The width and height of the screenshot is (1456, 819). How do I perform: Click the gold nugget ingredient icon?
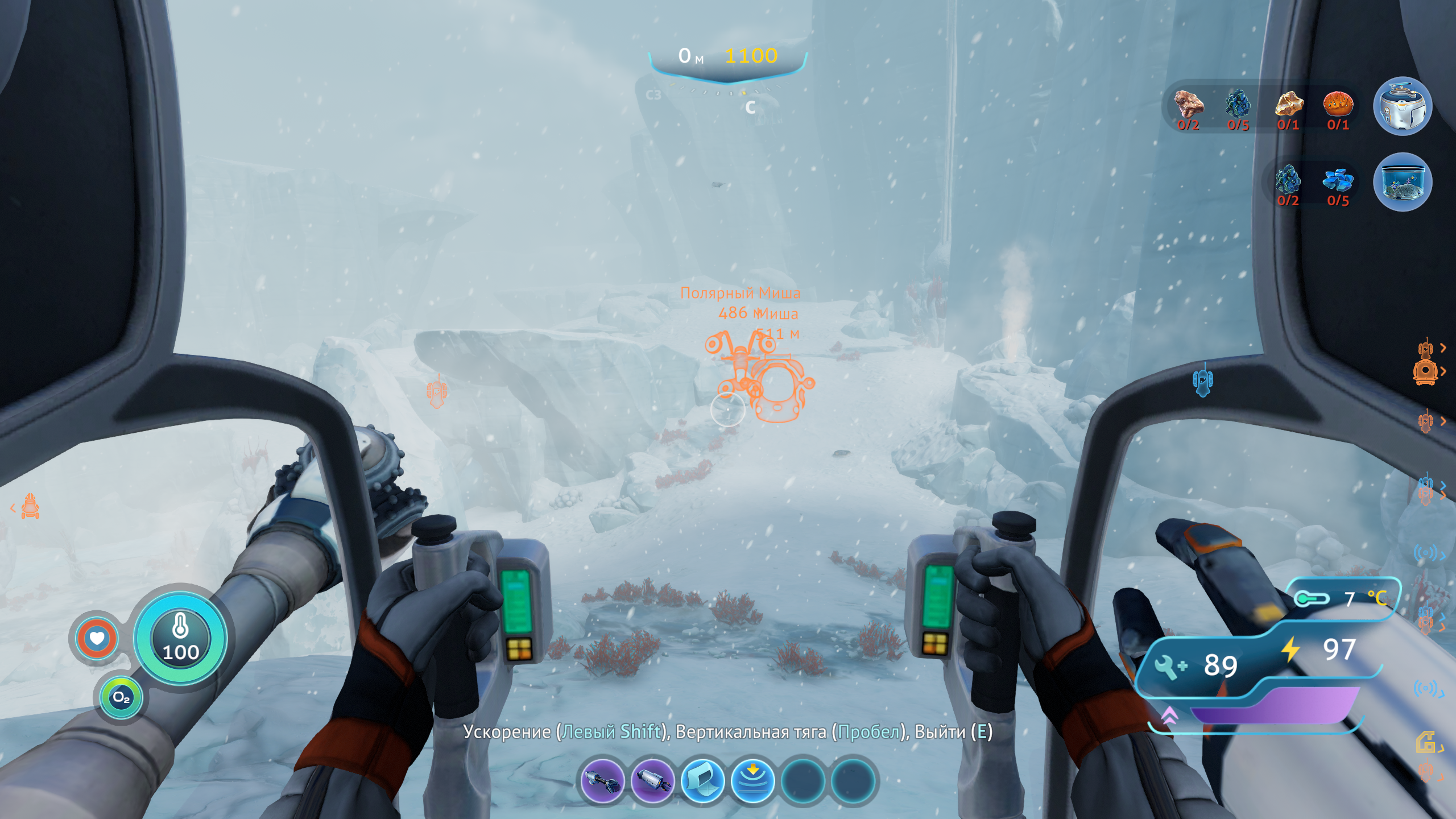(1288, 104)
